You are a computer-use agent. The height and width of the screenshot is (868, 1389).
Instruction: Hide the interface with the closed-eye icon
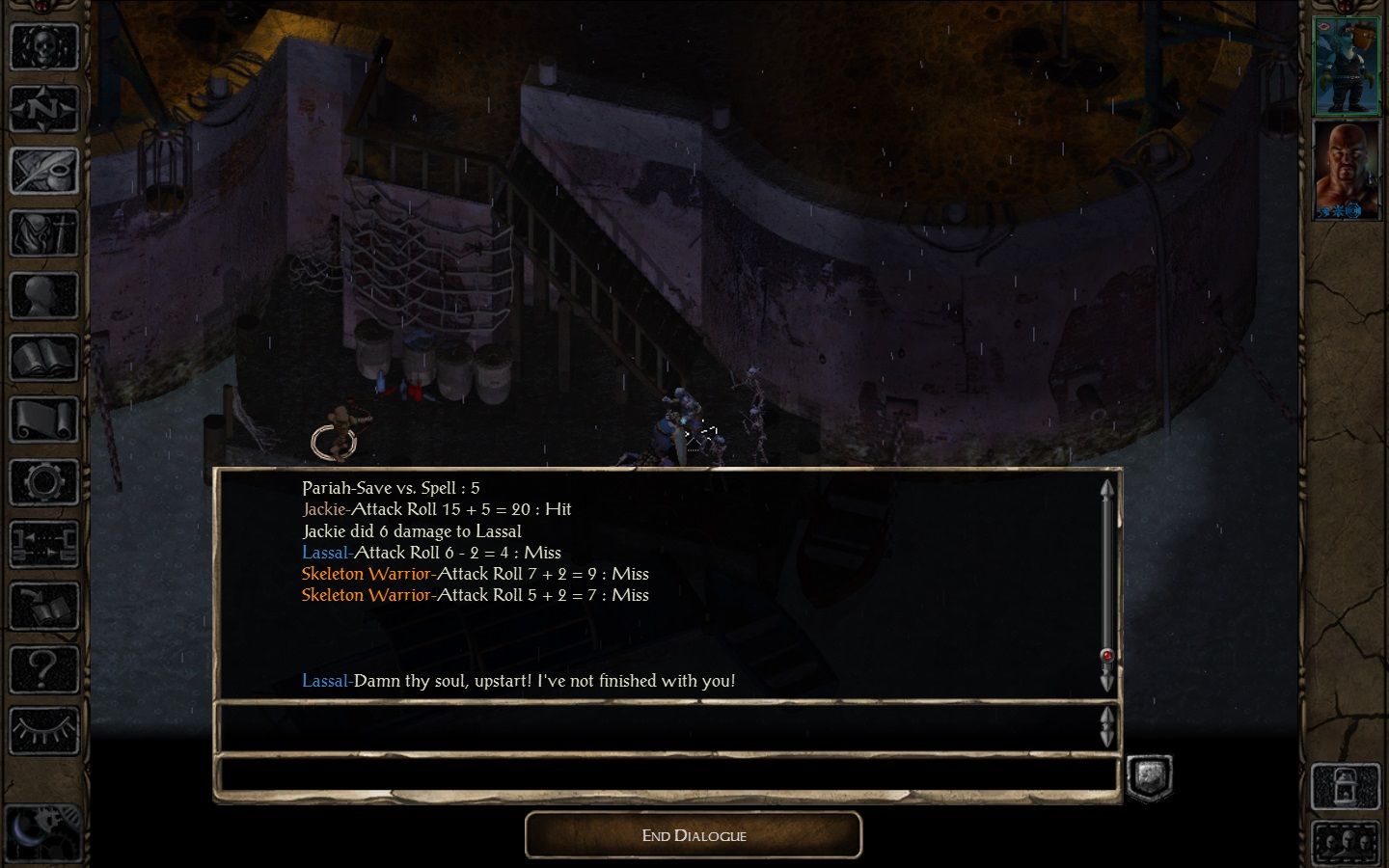[44, 730]
